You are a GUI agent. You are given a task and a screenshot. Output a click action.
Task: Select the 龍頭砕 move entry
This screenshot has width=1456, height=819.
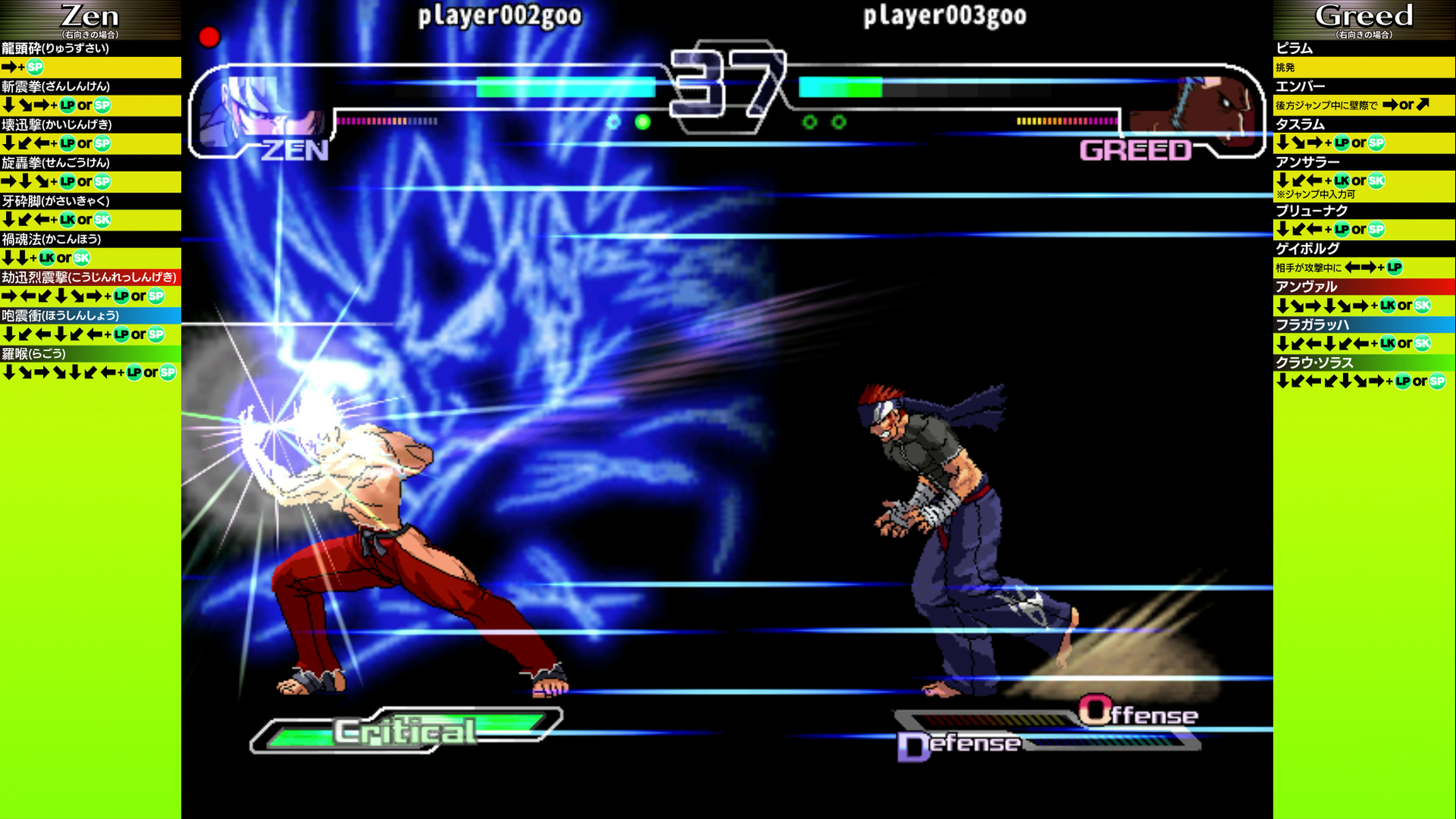(55, 49)
